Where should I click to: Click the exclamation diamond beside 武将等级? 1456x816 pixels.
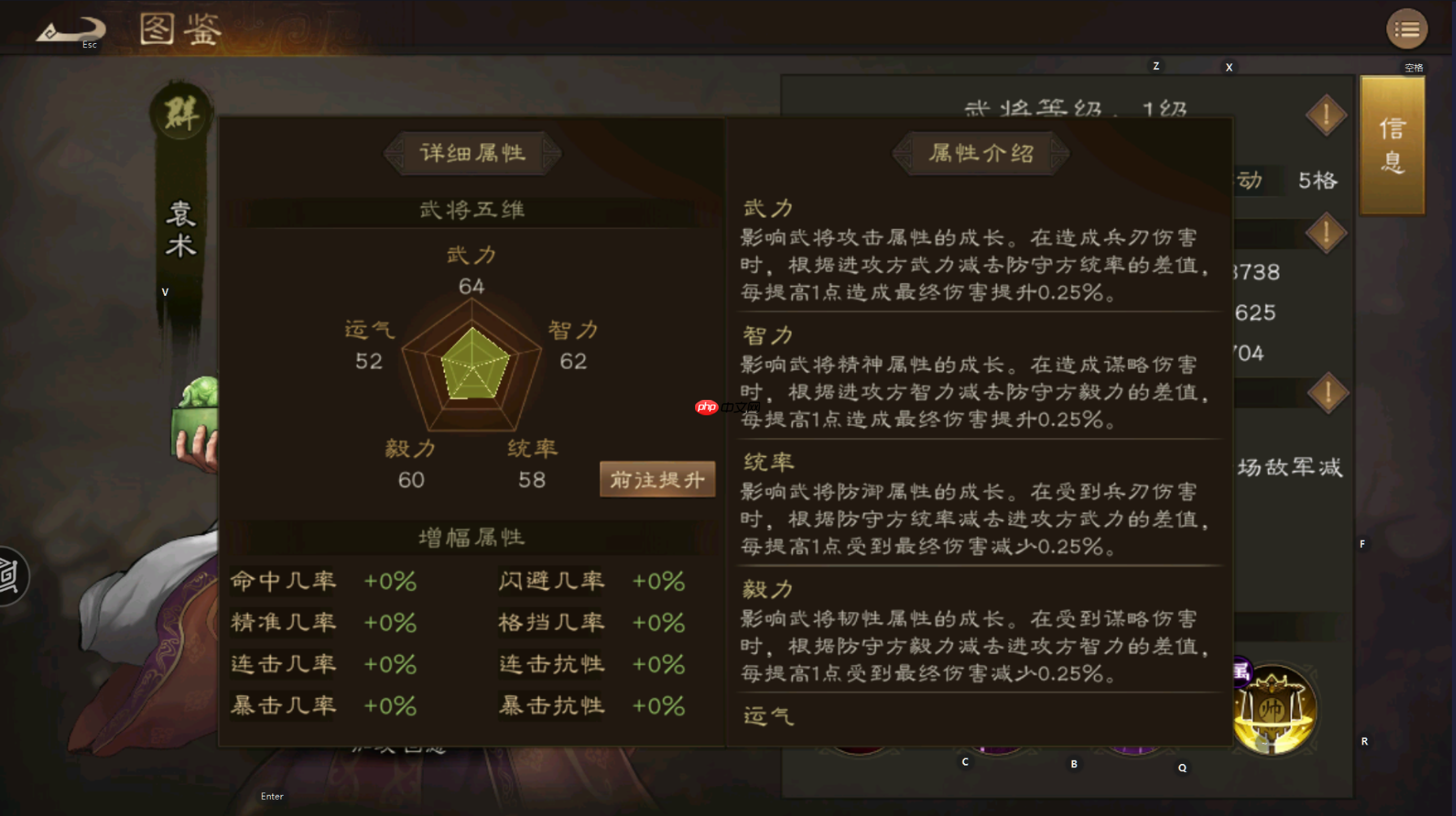[1326, 115]
